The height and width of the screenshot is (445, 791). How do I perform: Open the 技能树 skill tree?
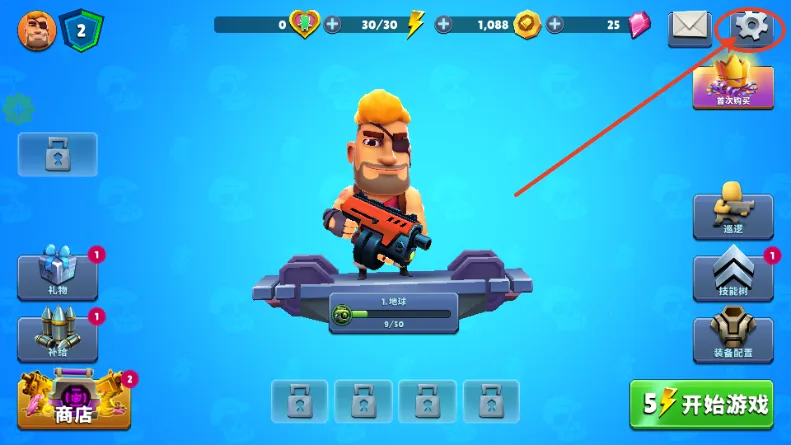tap(733, 277)
